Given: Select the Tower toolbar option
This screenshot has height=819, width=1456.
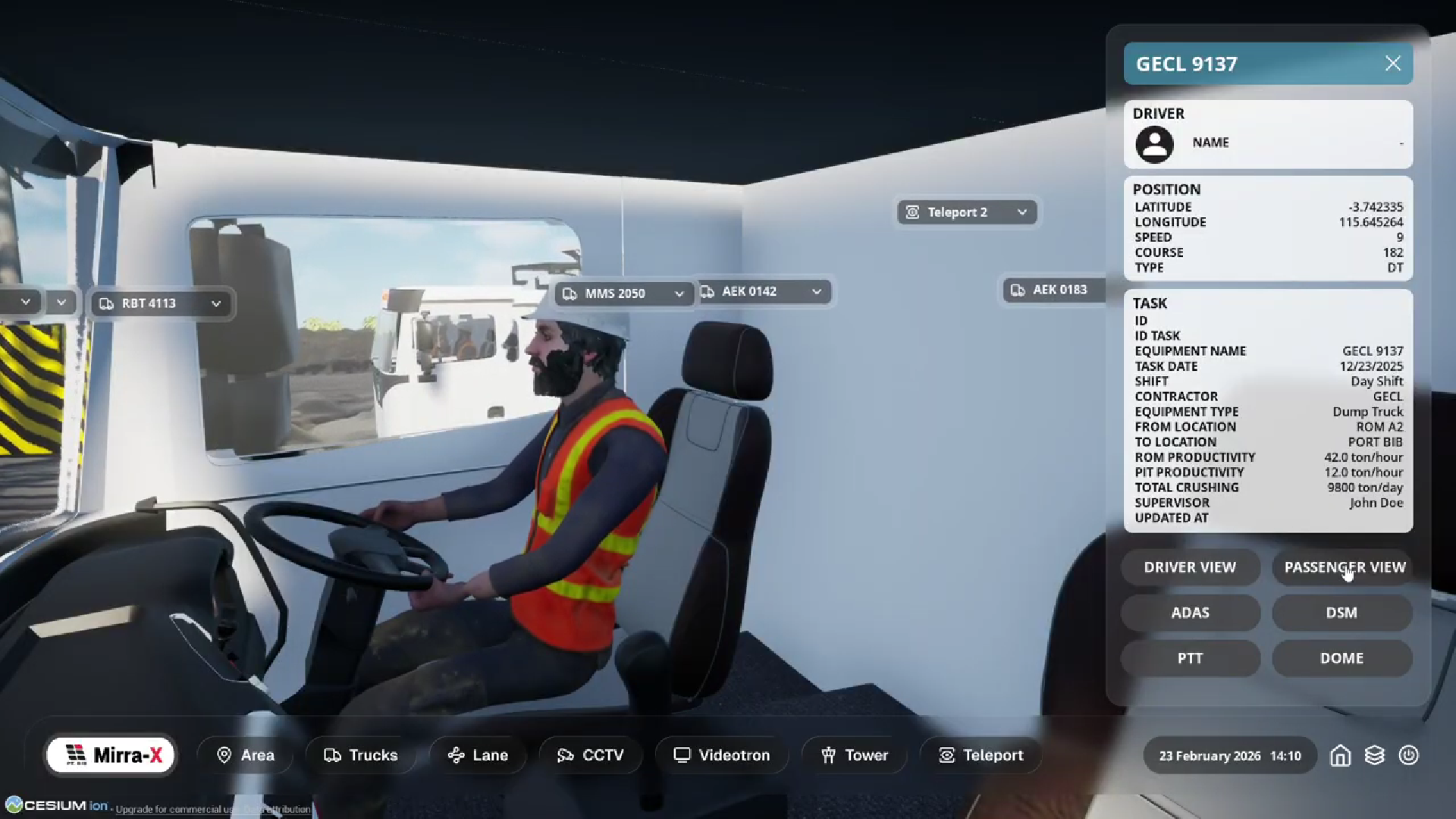Looking at the screenshot, I should coord(854,755).
